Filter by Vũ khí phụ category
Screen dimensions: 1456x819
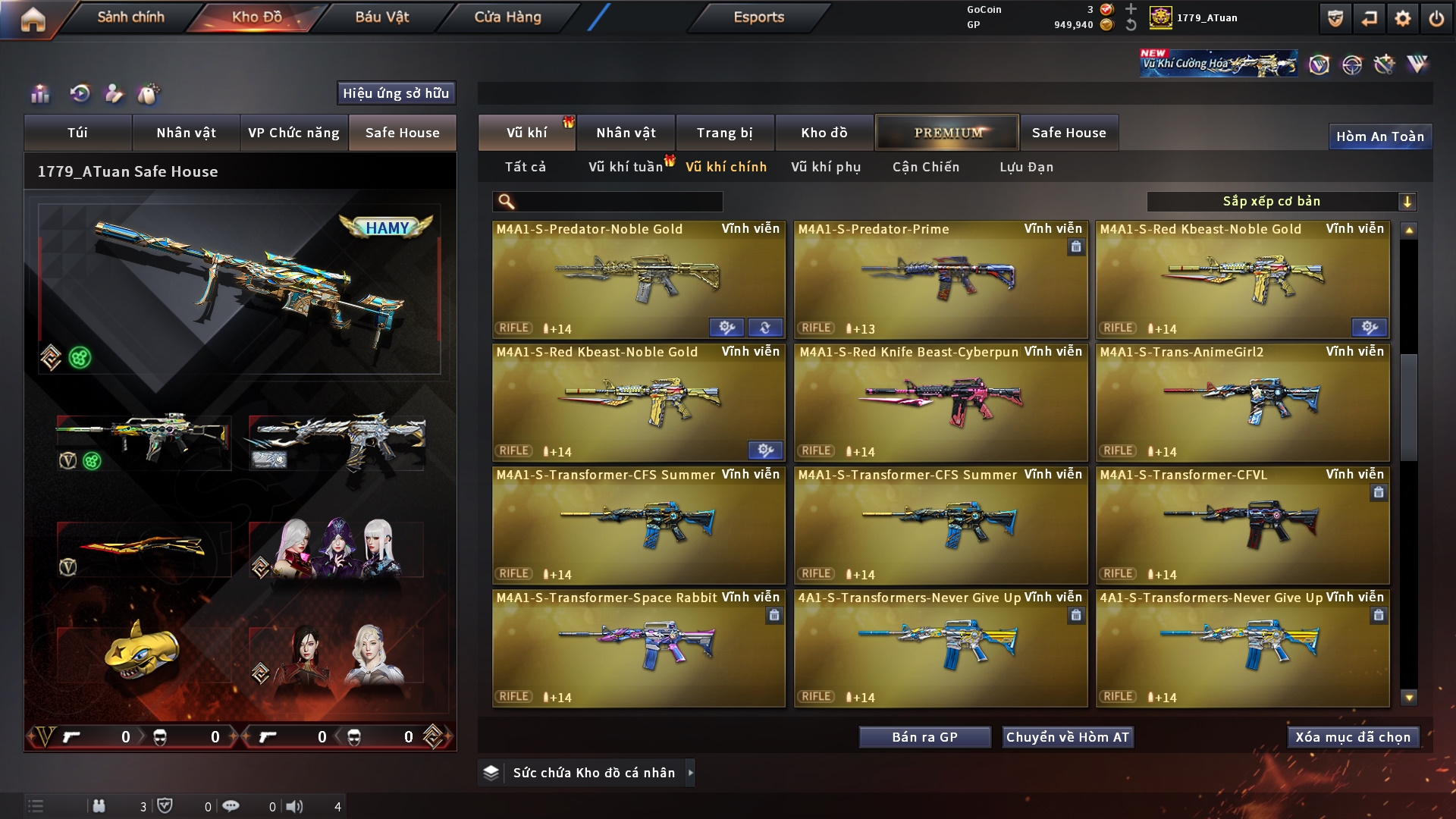tap(826, 167)
